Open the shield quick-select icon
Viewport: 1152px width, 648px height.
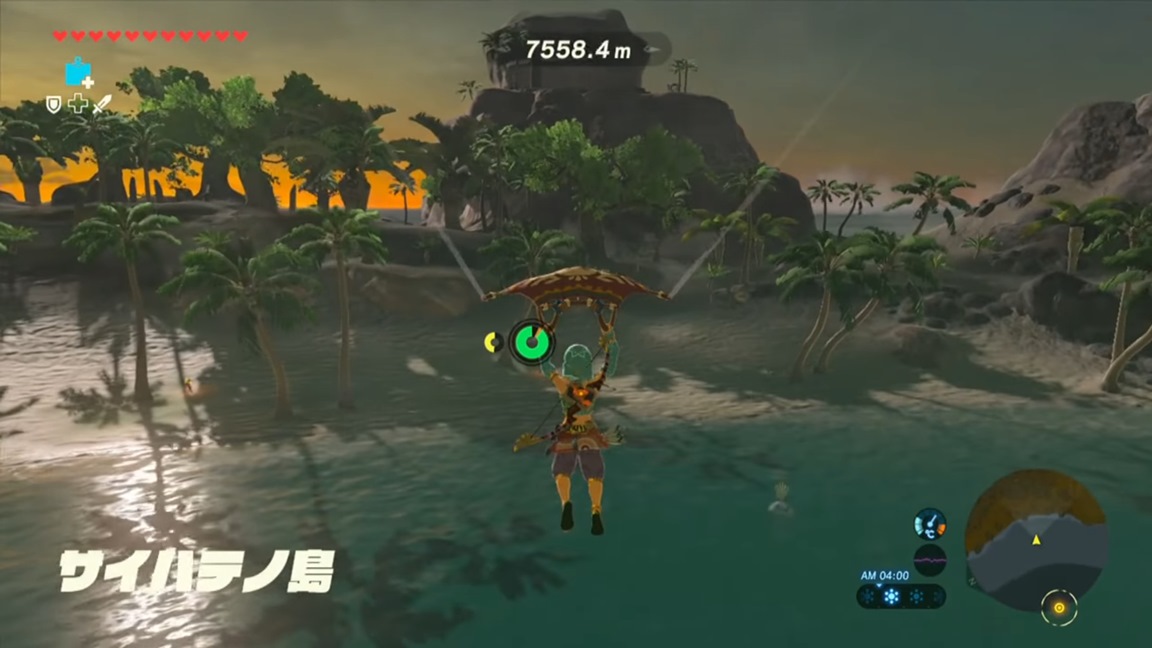pyautogui.click(x=54, y=103)
